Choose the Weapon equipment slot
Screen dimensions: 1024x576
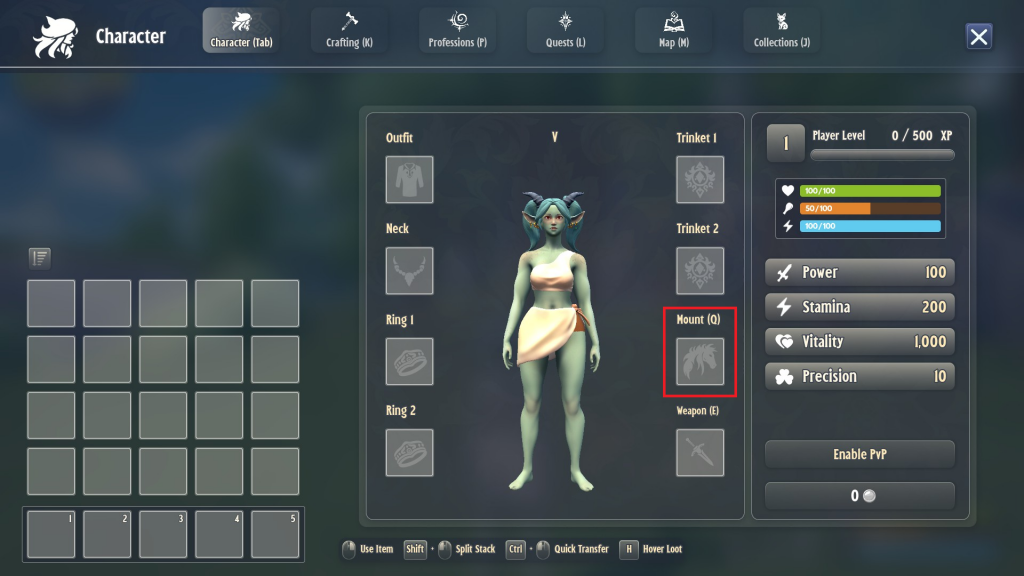[x=700, y=453]
